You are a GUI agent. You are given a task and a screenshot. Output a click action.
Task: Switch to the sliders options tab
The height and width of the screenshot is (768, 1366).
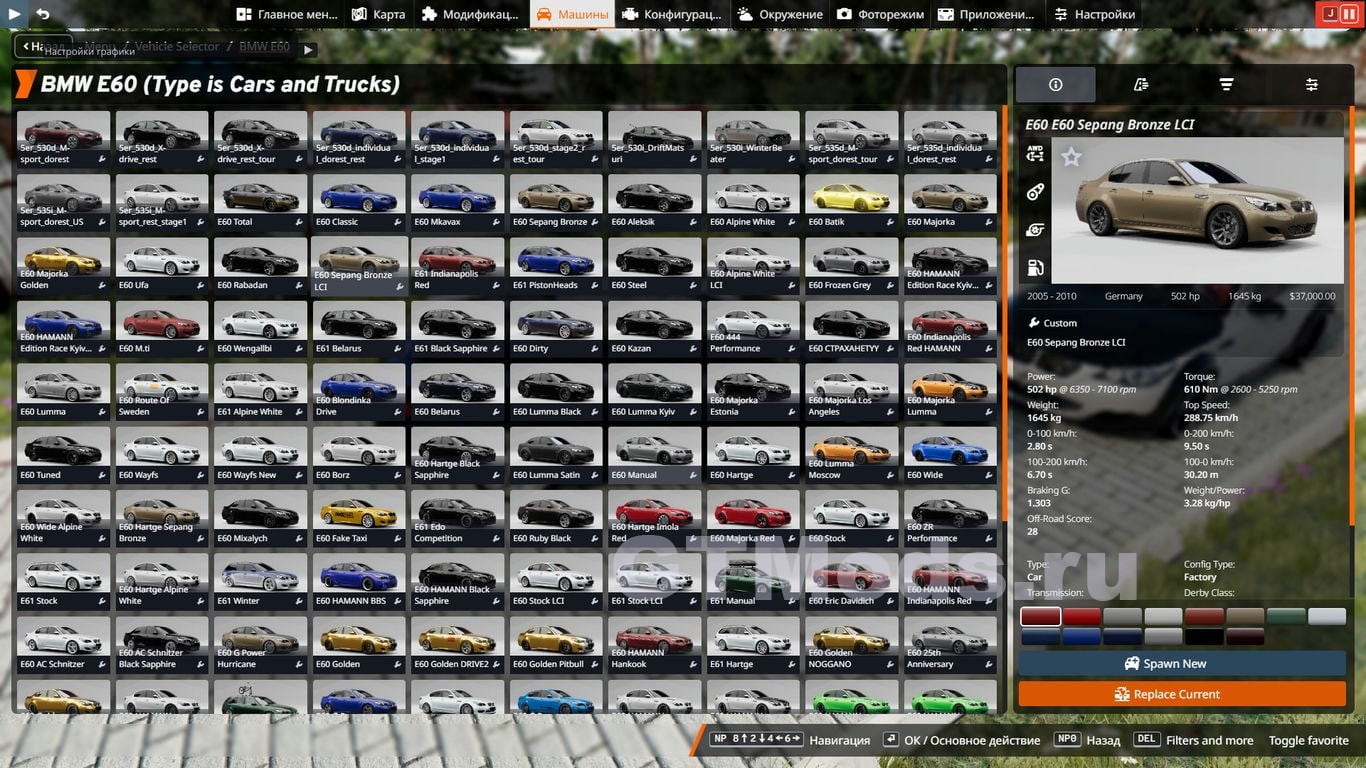(1311, 85)
